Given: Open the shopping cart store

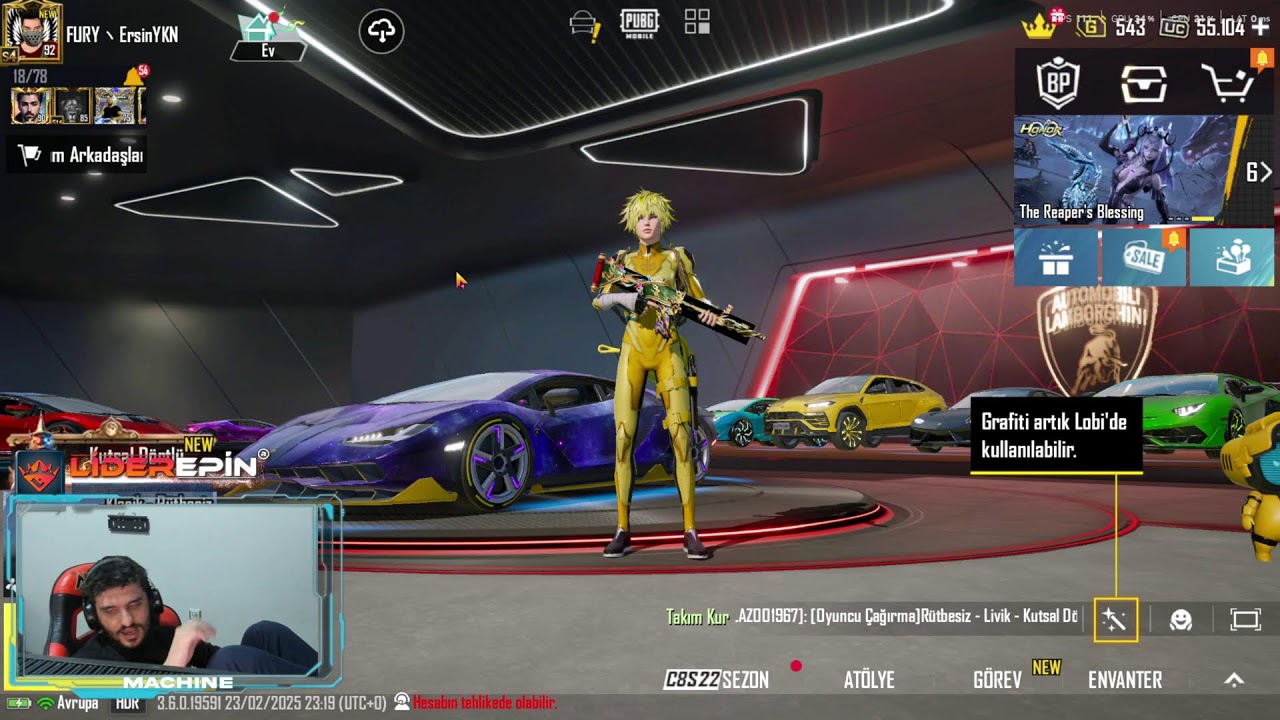Looking at the screenshot, I should click(x=1229, y=84).
